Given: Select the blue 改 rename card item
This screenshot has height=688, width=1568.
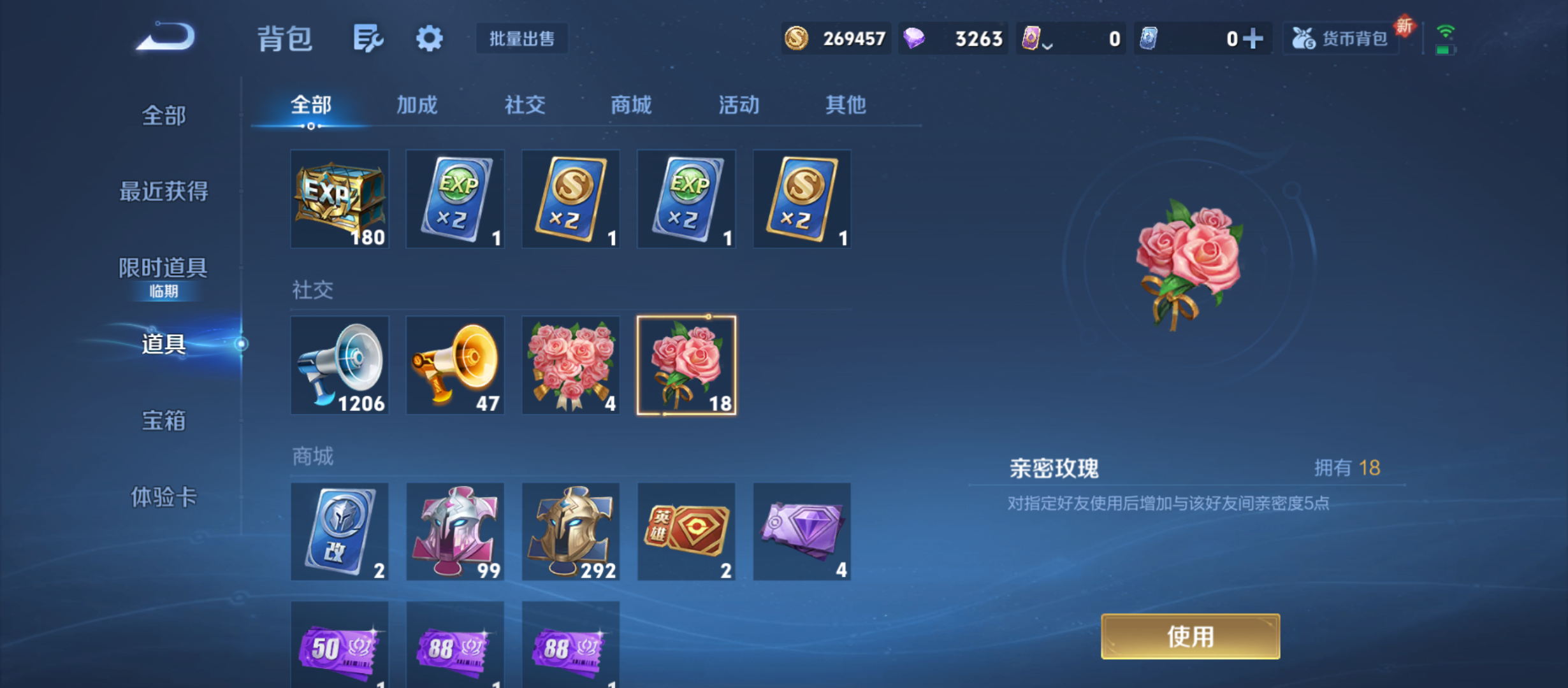Looking at the screenshot, I should pyautogui.click(x=340, y=531).
